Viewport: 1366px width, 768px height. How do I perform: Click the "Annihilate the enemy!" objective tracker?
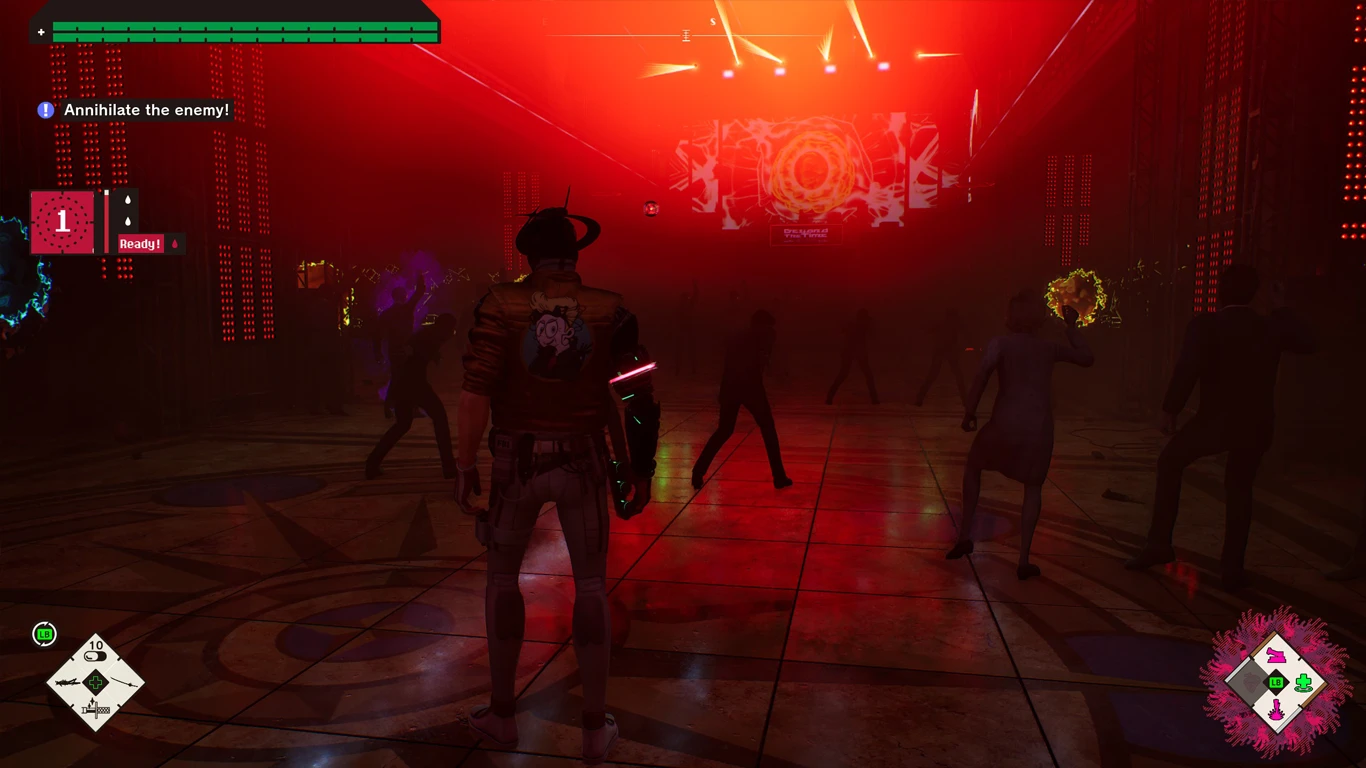pos(146,110)
